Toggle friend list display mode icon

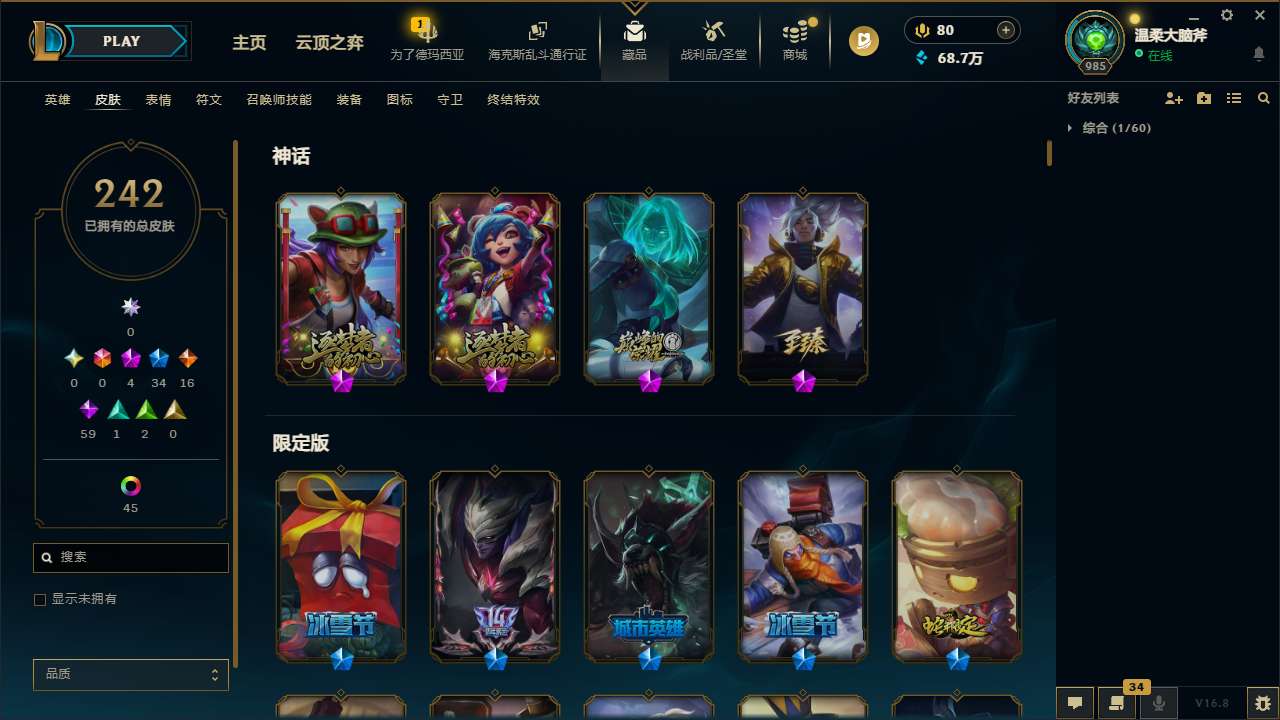pos(1233,98)
